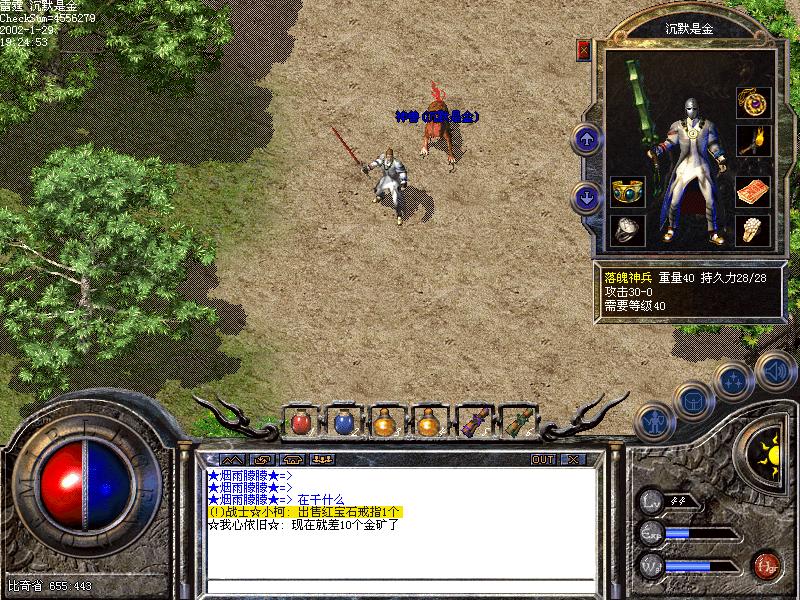
Task: Focus the chat text input line
Action: click(400, 585)
